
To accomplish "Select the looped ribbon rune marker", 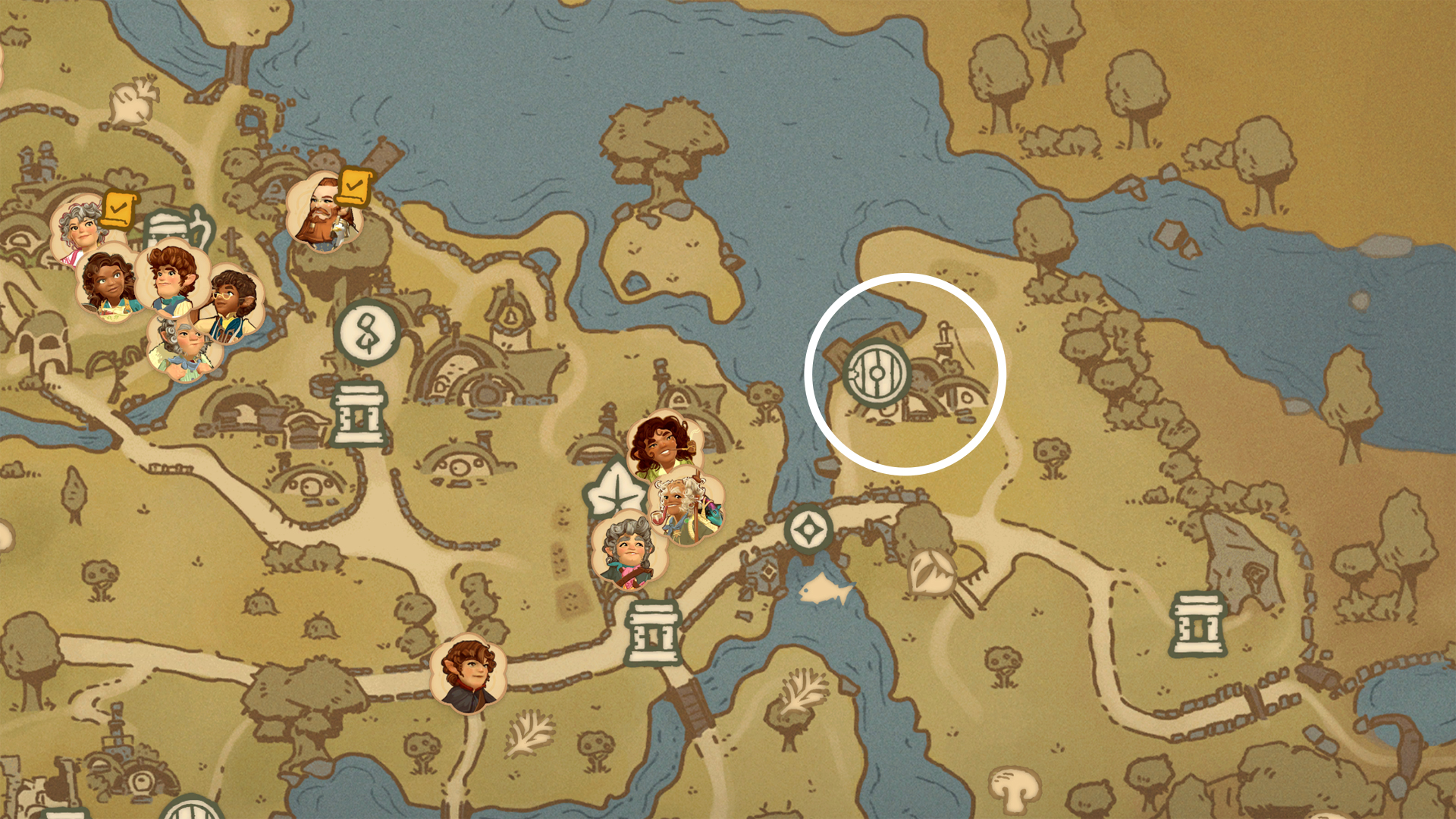I will 368,332.
